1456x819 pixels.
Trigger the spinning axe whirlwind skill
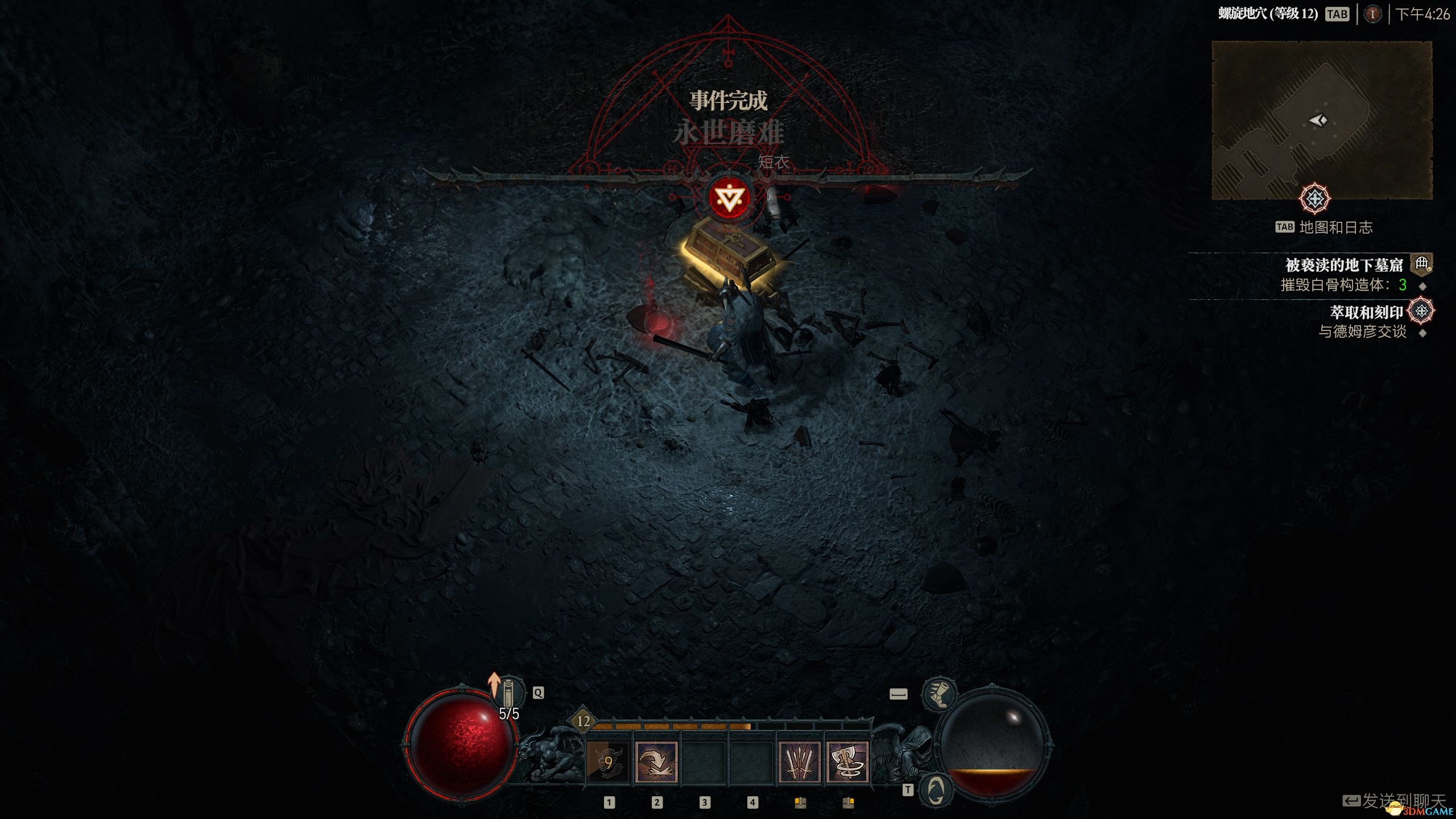pyautogui.click(x=847, y=762)
